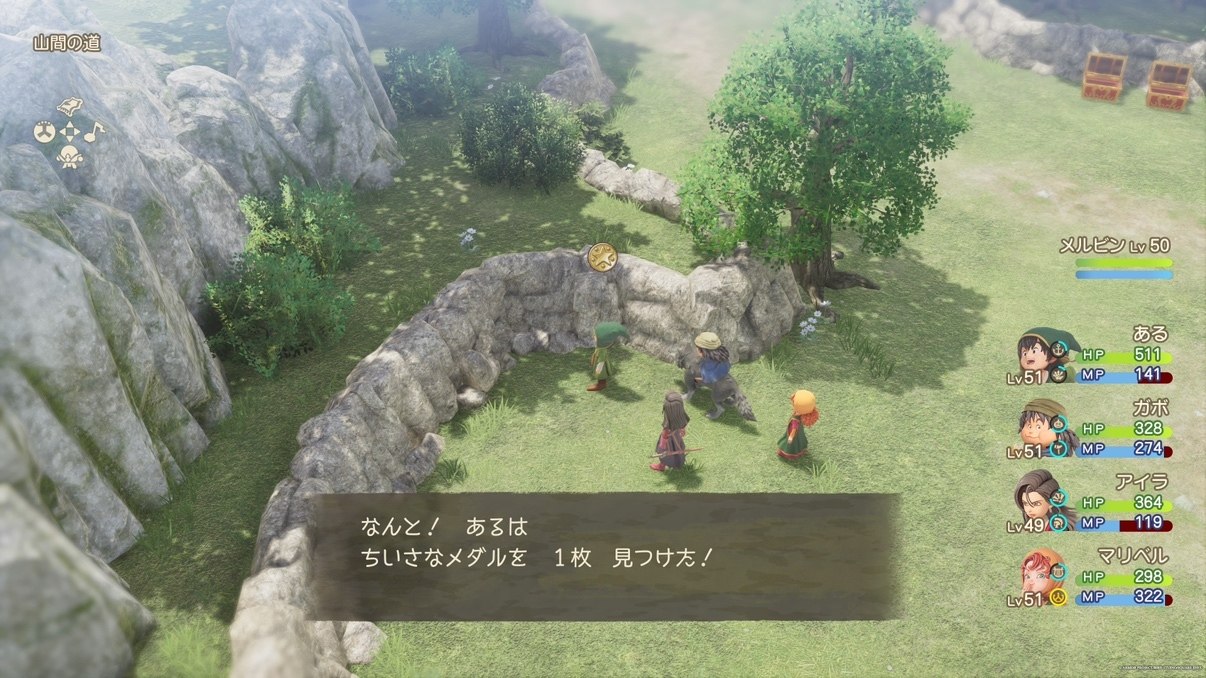Activate the music note shortcut icon
This screenshot has width=1206, height=678.
pos(92,131)
